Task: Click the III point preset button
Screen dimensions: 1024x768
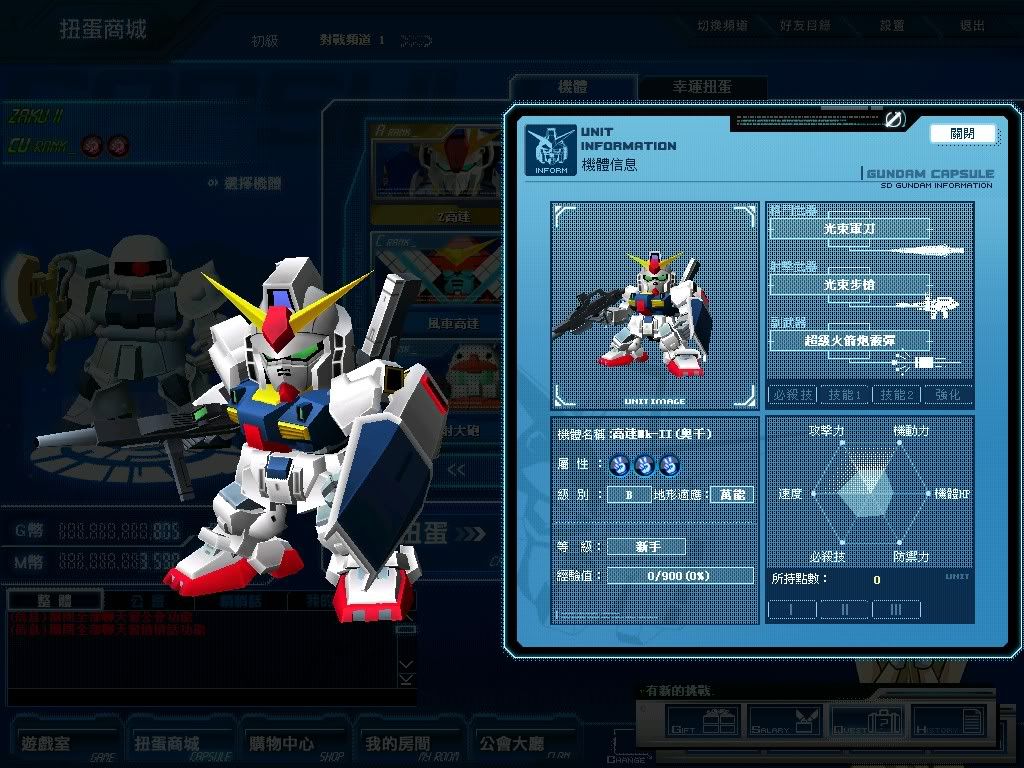Action: 896,609
